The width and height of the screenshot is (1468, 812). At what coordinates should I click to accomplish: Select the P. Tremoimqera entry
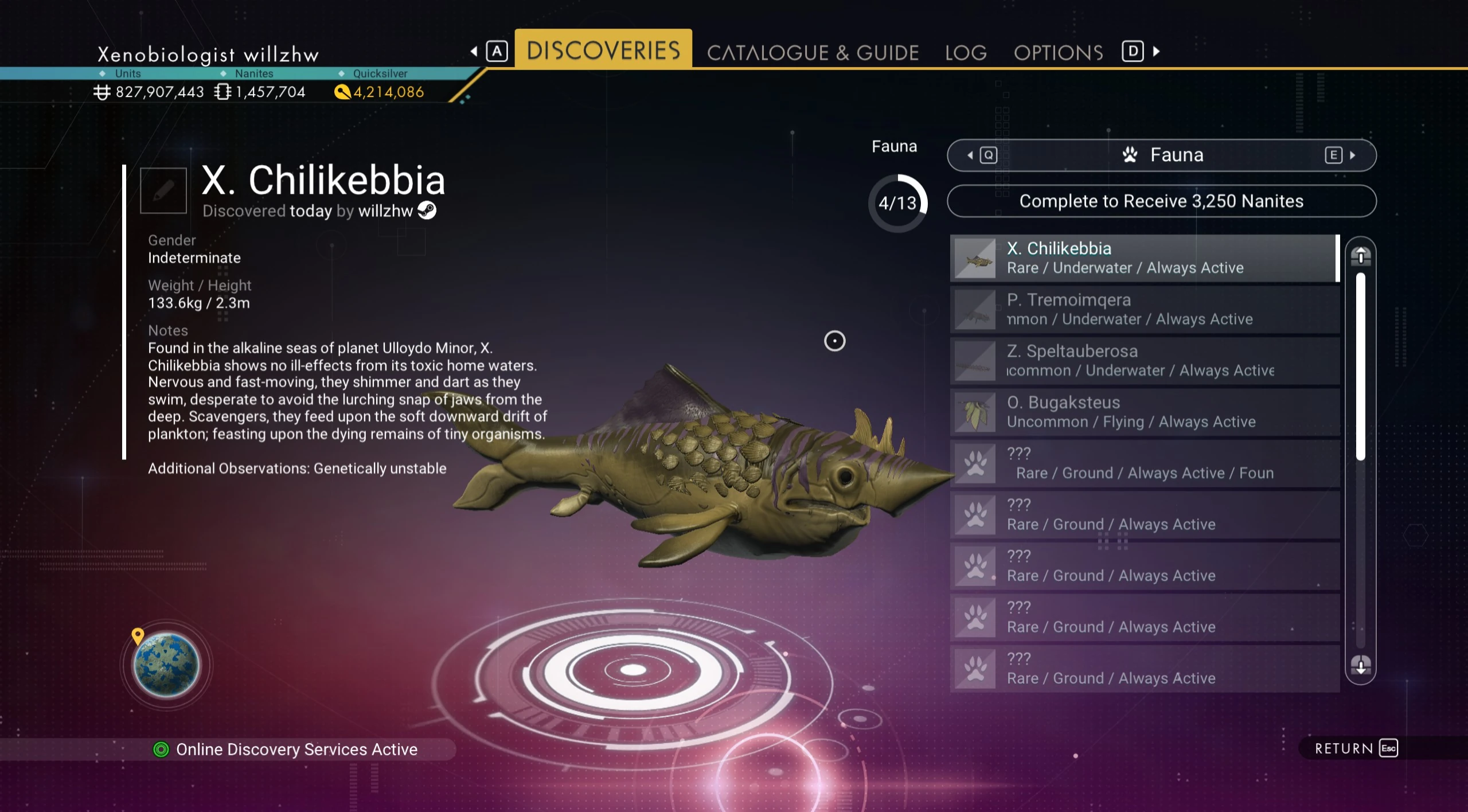[1144, 310]
